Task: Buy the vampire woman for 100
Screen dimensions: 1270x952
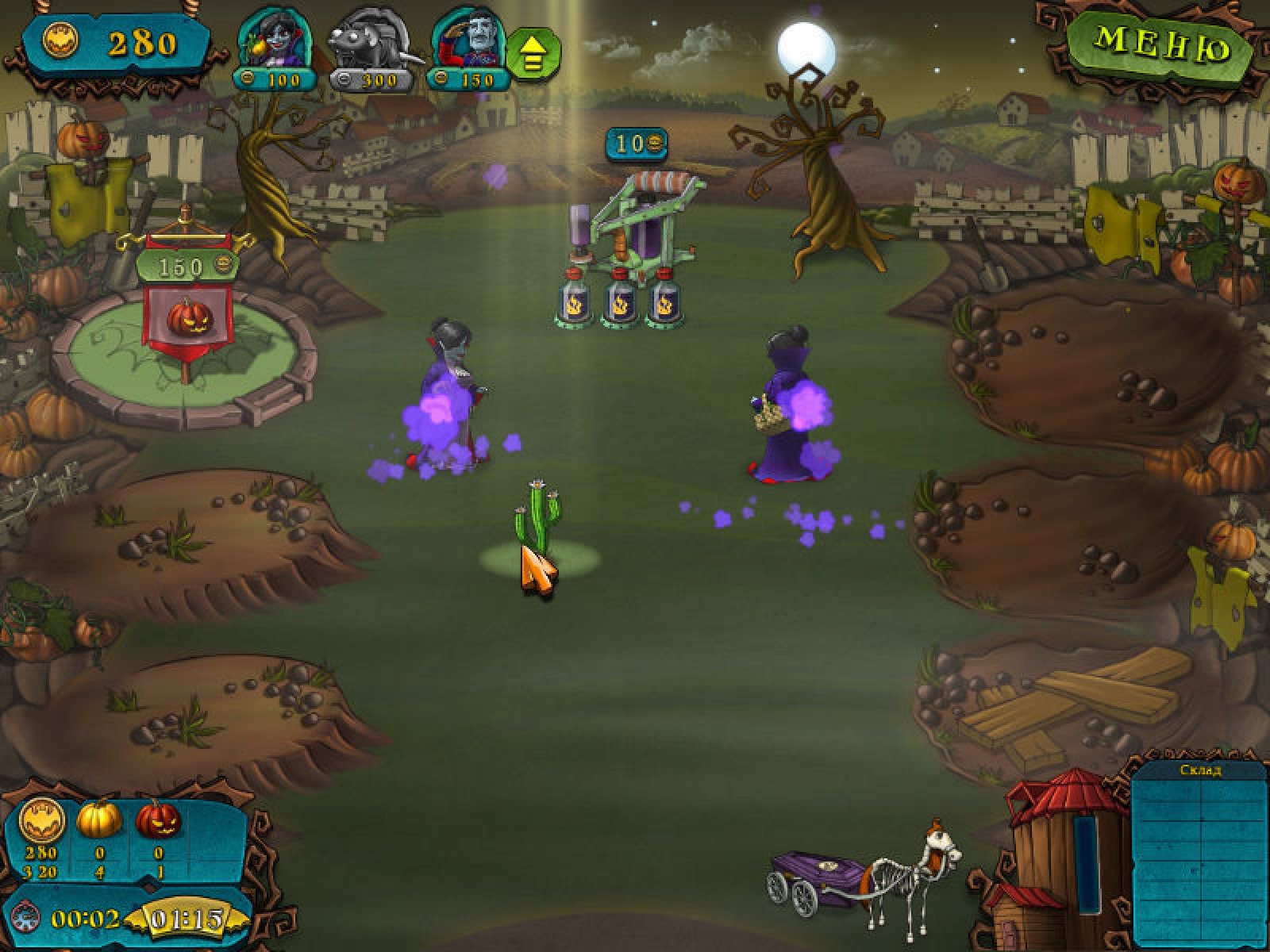Action: 273,49
